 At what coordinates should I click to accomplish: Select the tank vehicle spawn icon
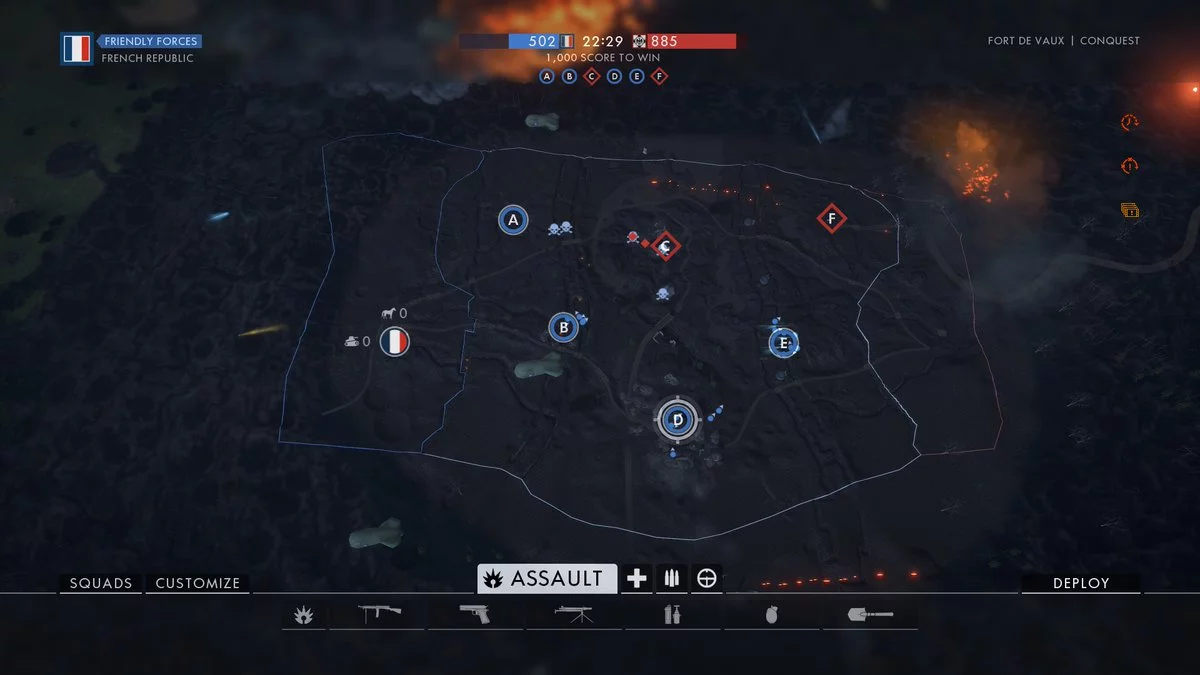(352, 341)
